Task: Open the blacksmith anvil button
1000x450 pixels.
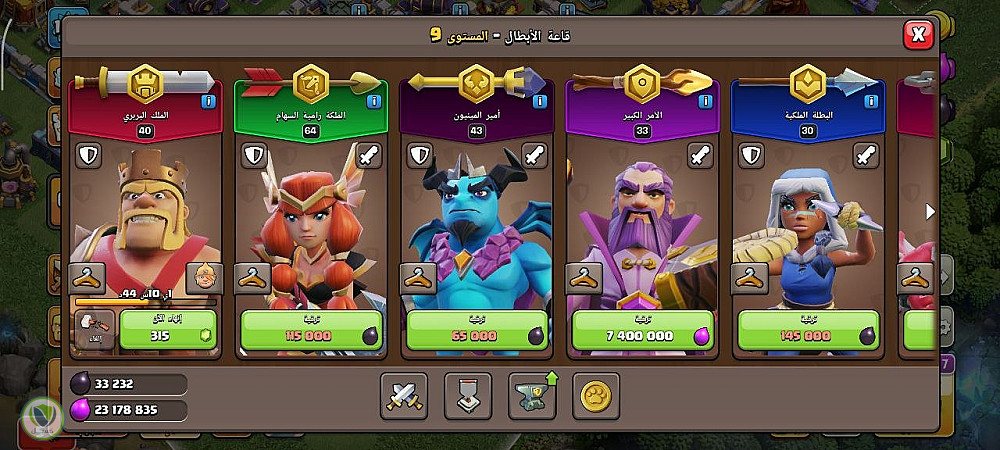Action: coord(531,396)
